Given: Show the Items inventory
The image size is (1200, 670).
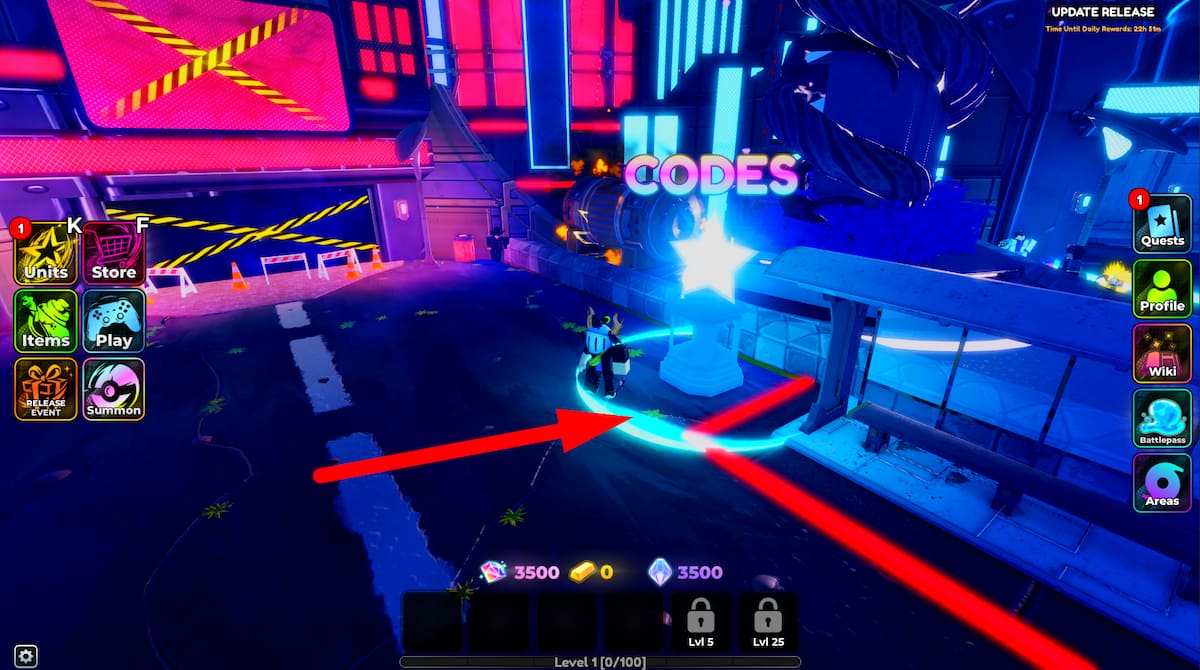Looking at the screenshot, I should (45, 321).
